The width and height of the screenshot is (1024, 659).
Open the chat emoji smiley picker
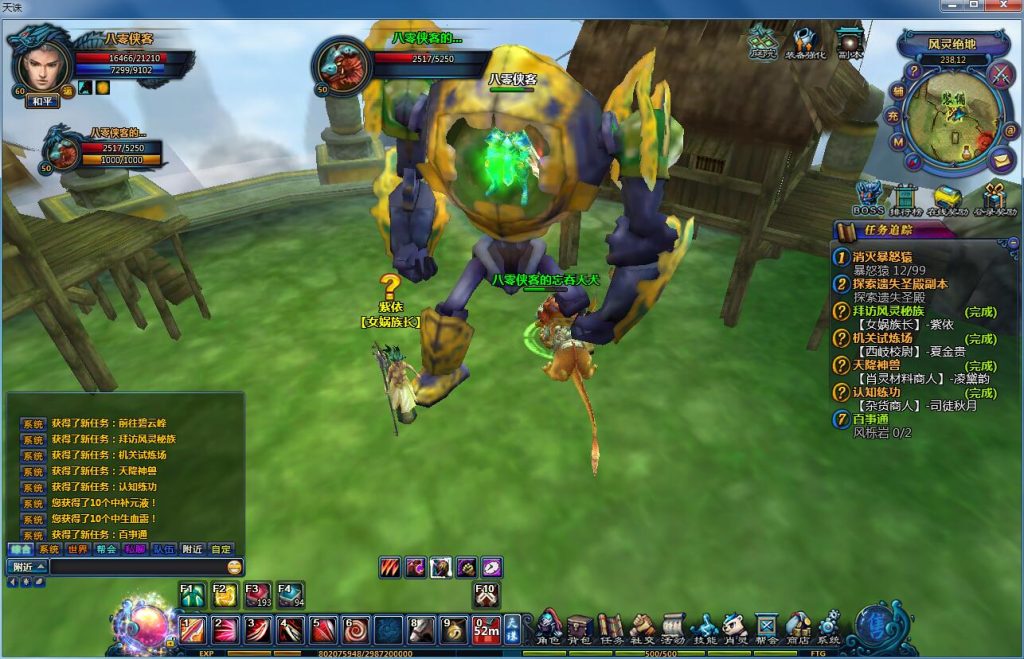click(x=234, y=567)
